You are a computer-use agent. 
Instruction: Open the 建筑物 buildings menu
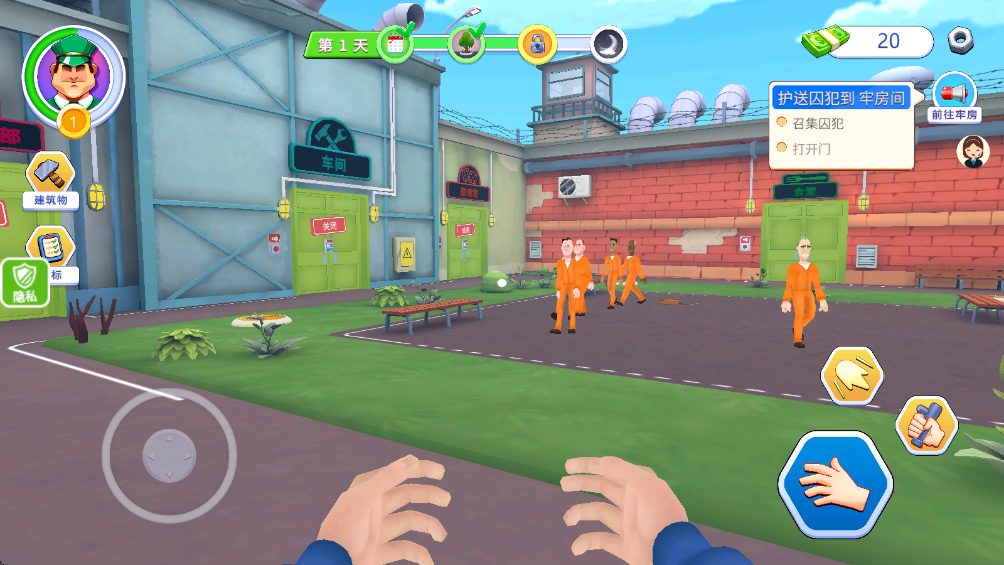coord(50,180)
